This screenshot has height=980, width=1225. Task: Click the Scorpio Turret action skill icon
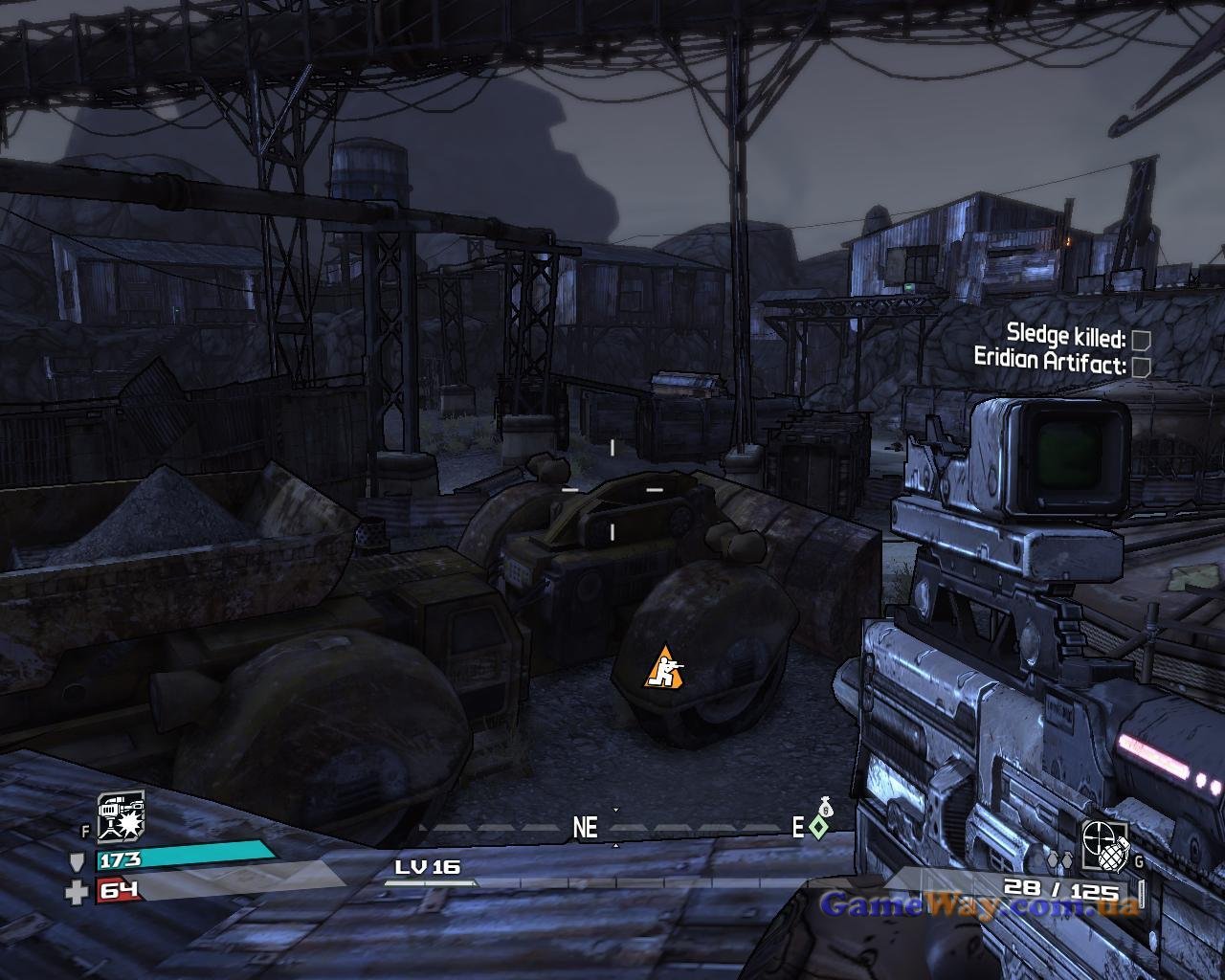tap(121, 817)
